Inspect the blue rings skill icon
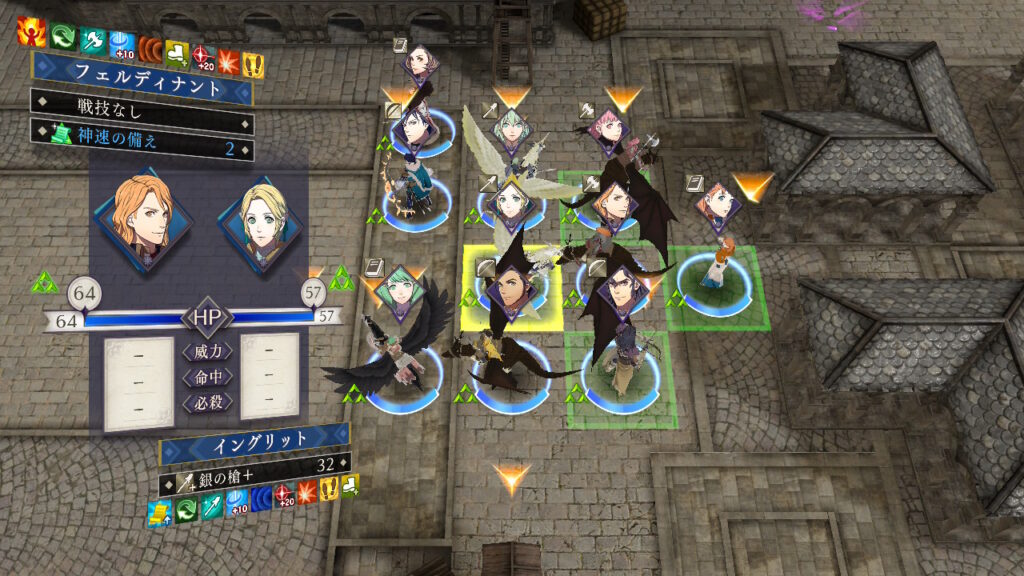The width and height of the screenshot is (1024, 576). click(262, 496)
